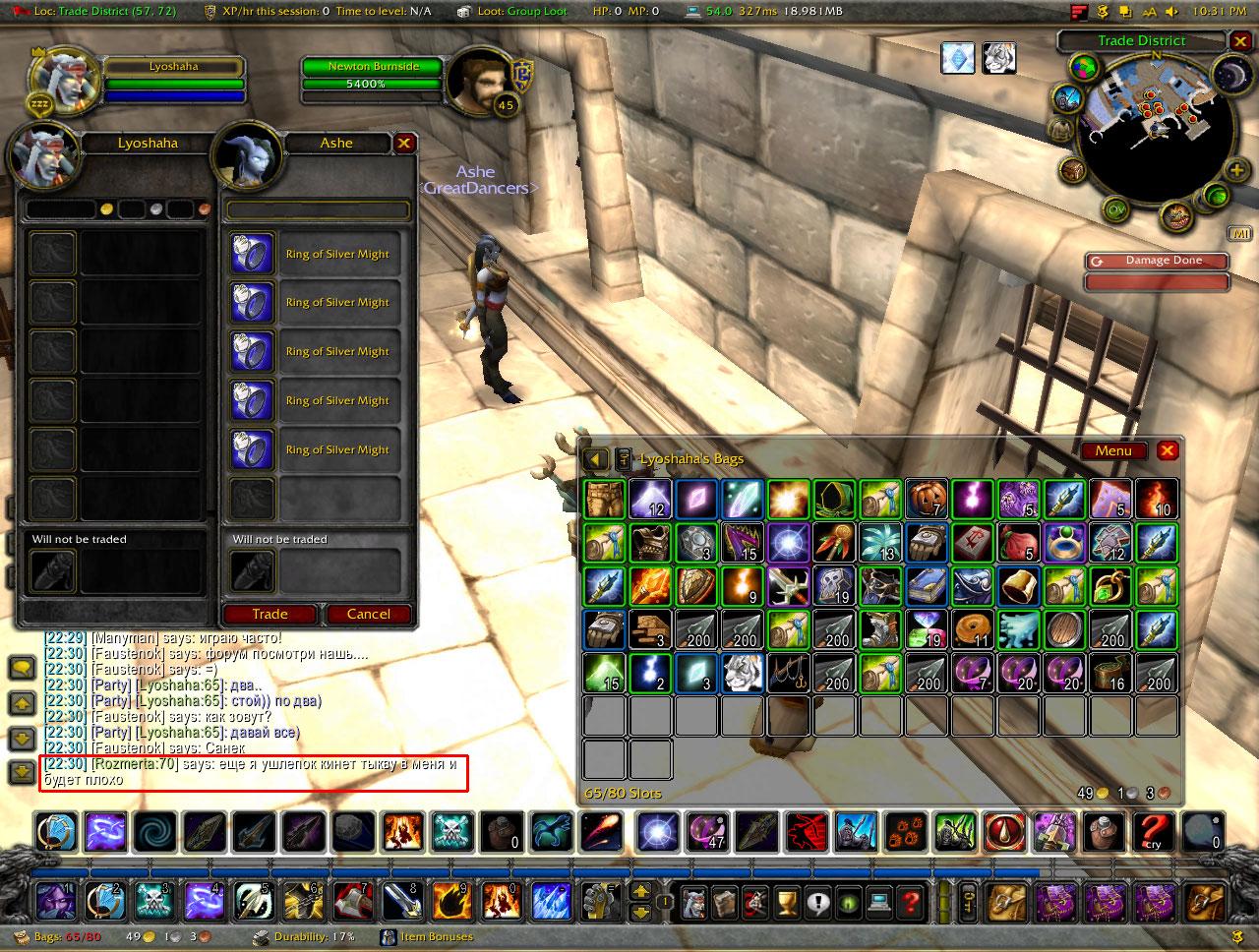Select the donut food stack of 11
1259x952 pixels.
(973, 629)
